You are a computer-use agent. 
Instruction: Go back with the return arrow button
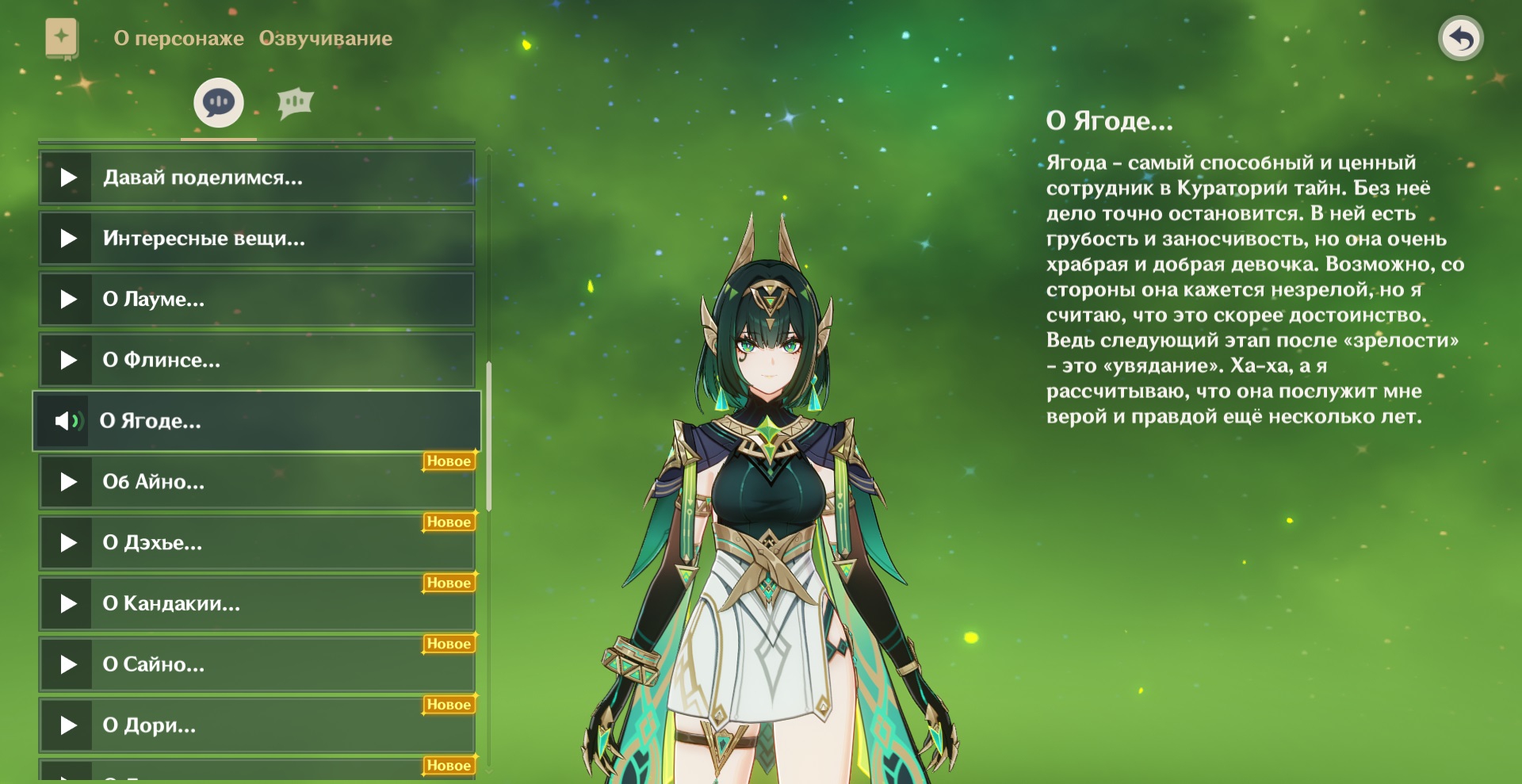click(1460, 38)
